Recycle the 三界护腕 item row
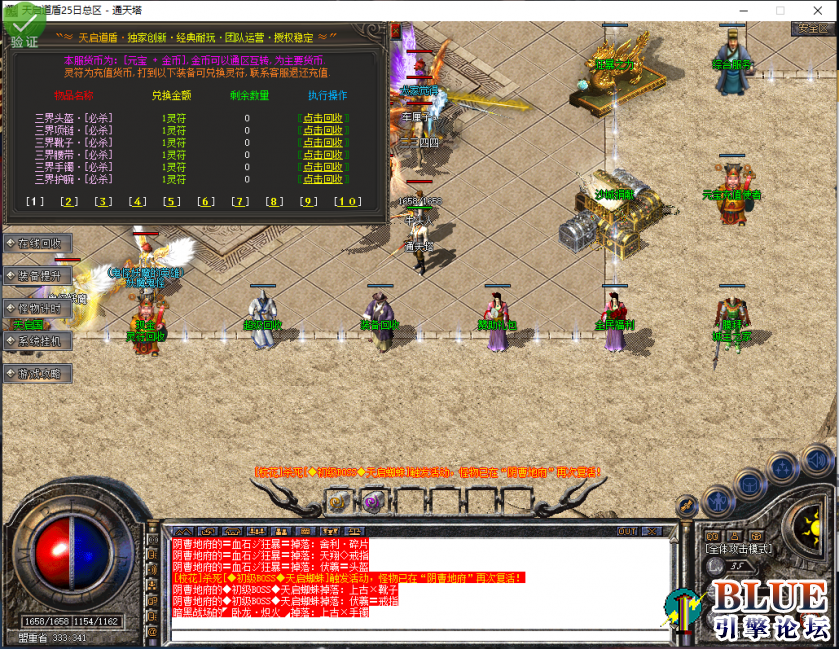Screen dimensions: 839x649 pos(322,179)
